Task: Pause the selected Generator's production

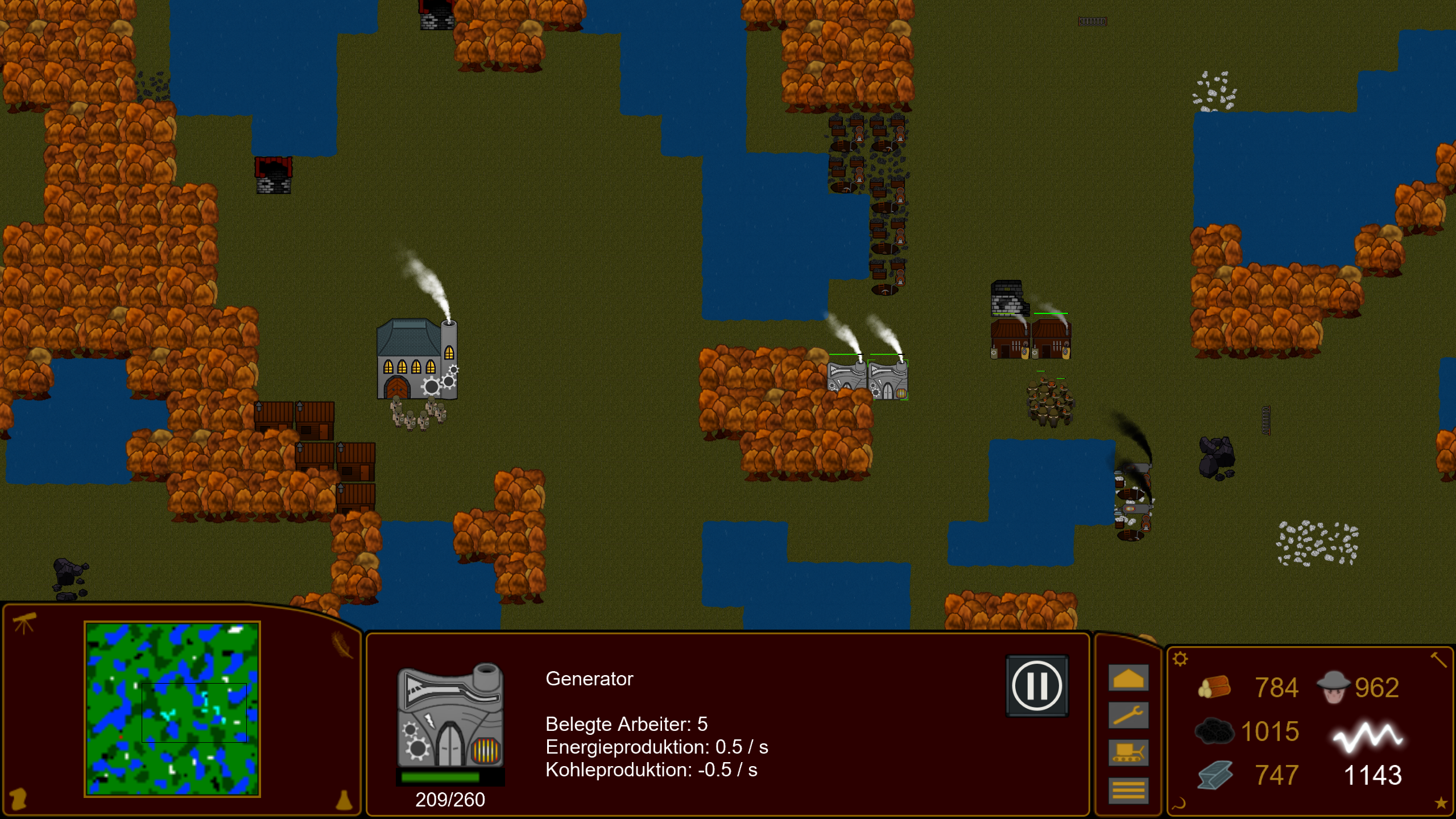Action: tap(1036, 686)
